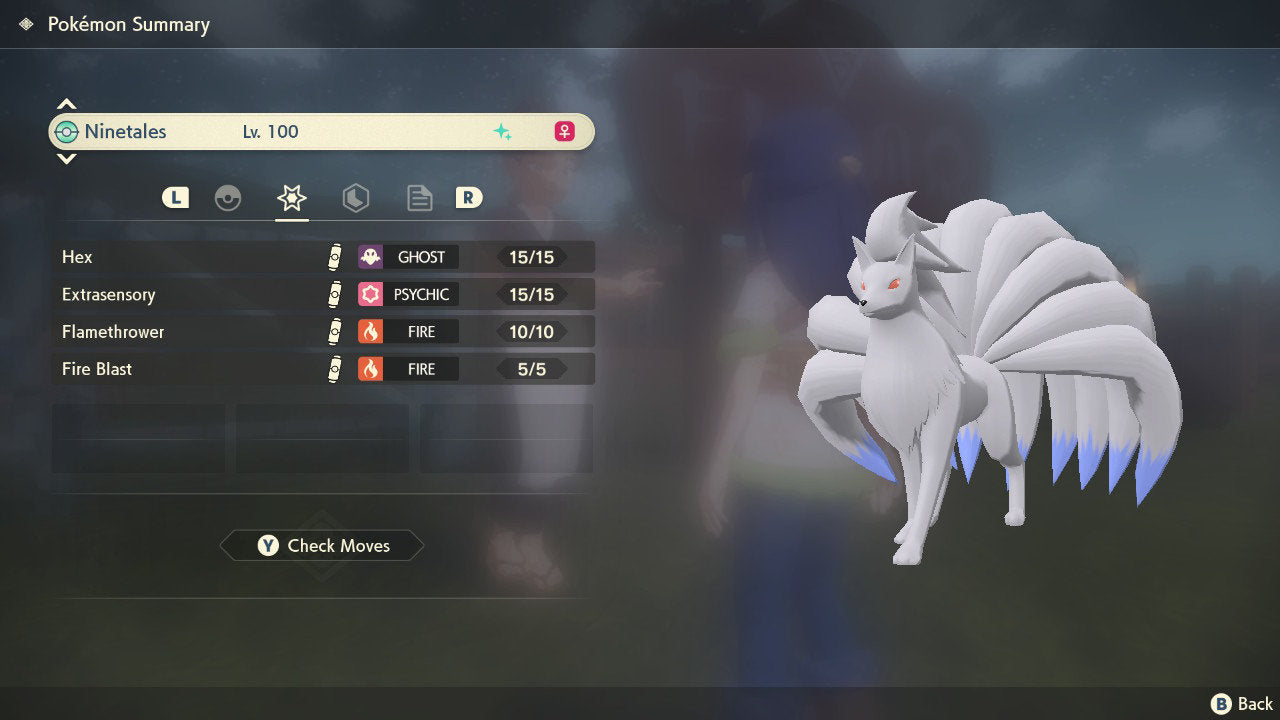The image size is (1280, 720).
Task: Open the shield stats tab
Action: click(355, 198)
